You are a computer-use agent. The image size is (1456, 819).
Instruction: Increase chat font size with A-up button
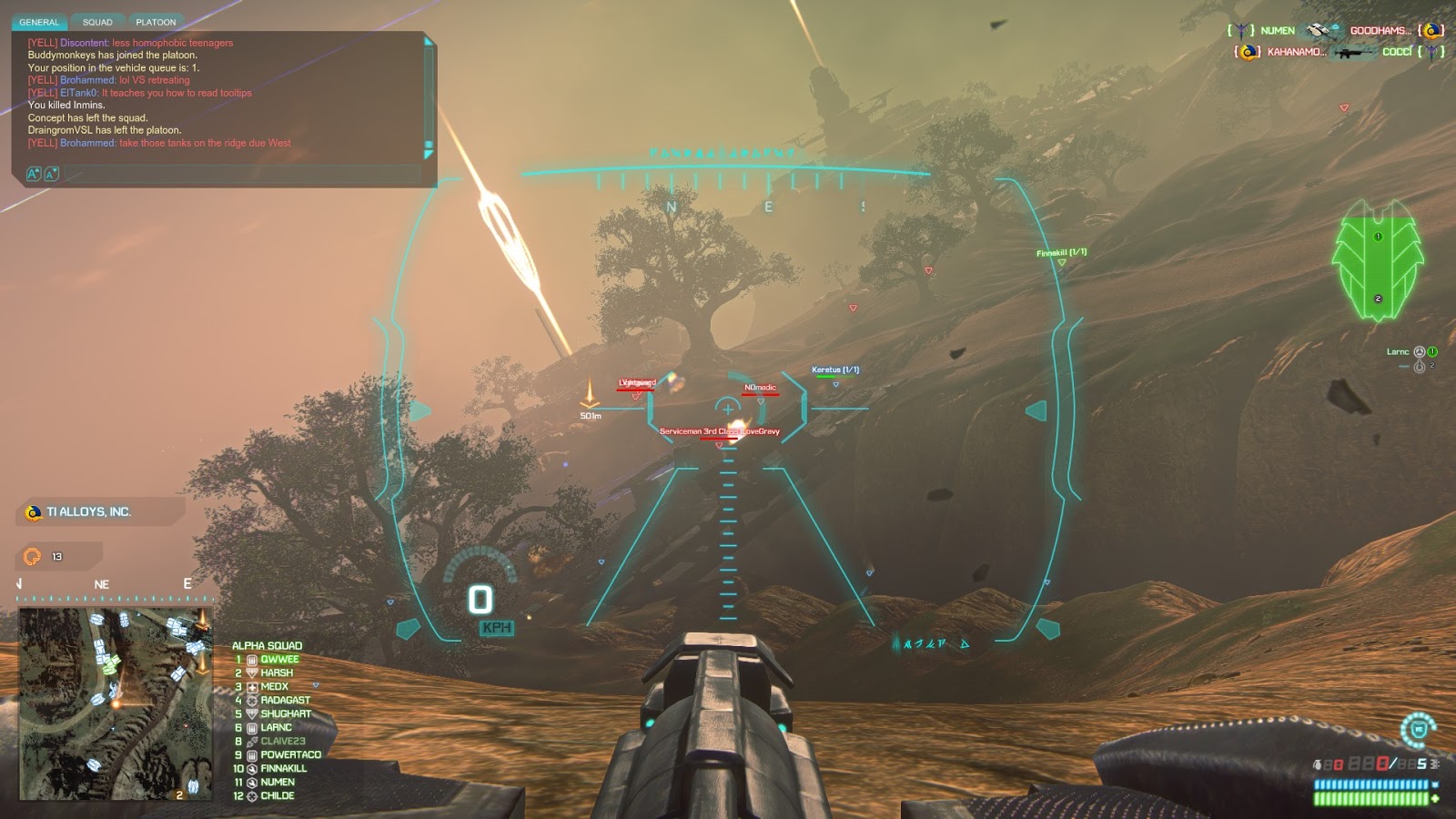[x=34, y=172]
